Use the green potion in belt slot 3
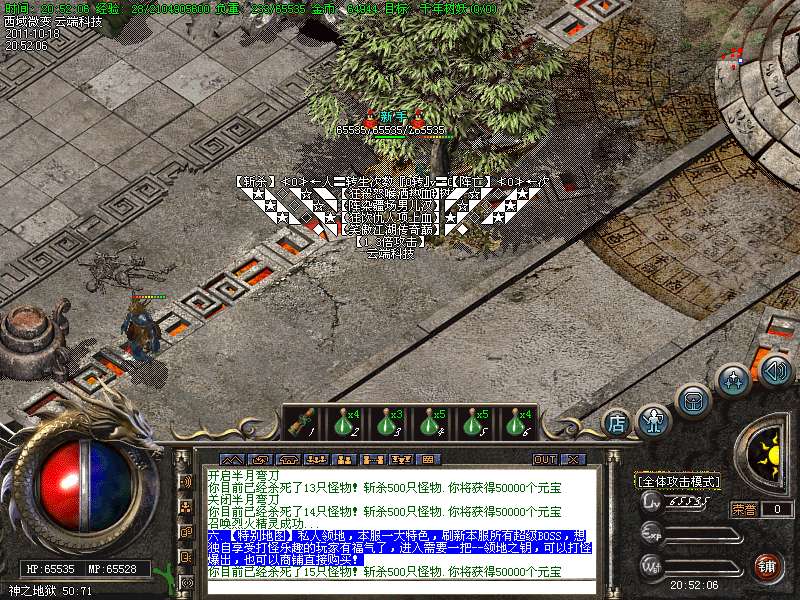The width and height of the screenshot is (800, 600). (x=387, y=423)
